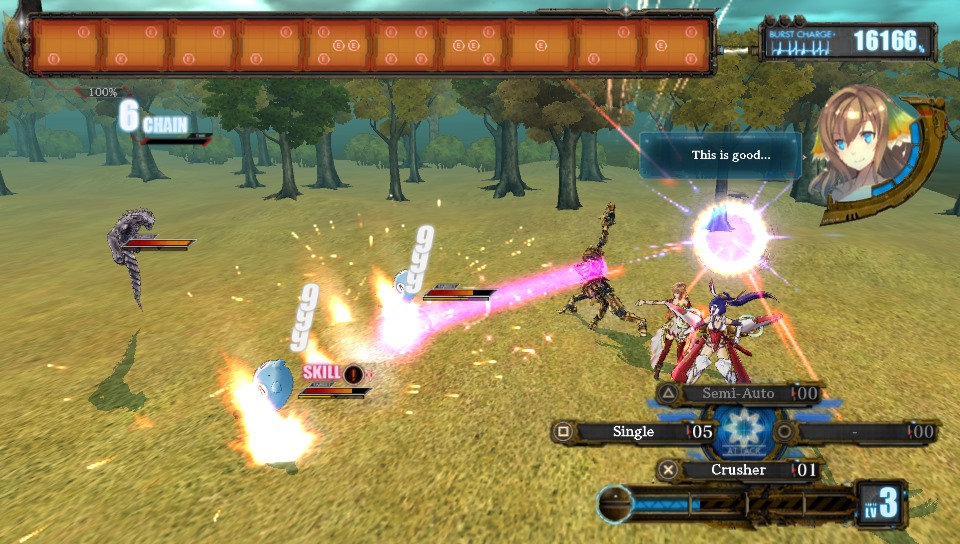Choose the Single attack command
Image resolution: width=960 pixels, height=544 pixels.
click(633, 432)
